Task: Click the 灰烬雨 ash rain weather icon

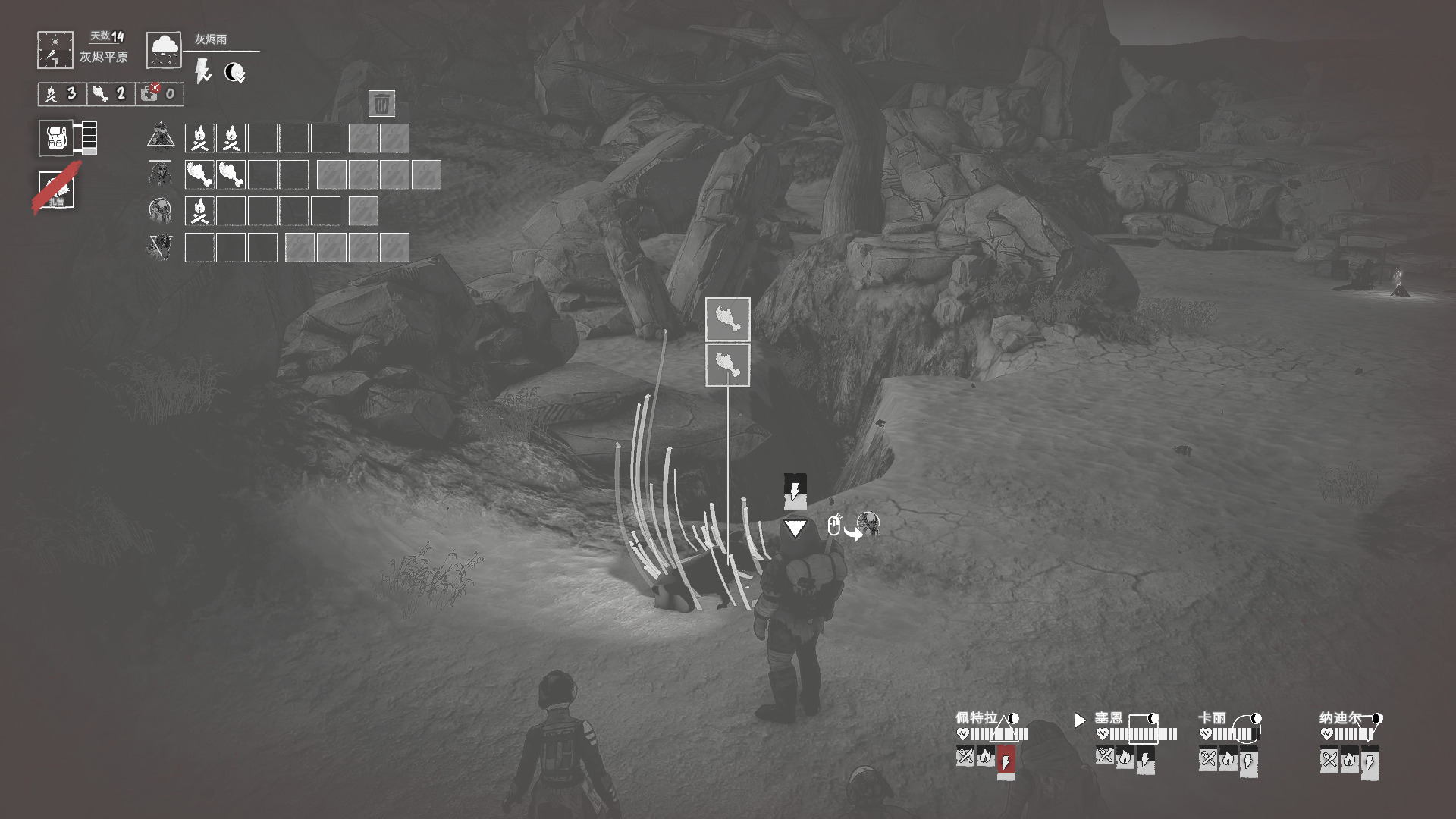Action: point(164,50)
